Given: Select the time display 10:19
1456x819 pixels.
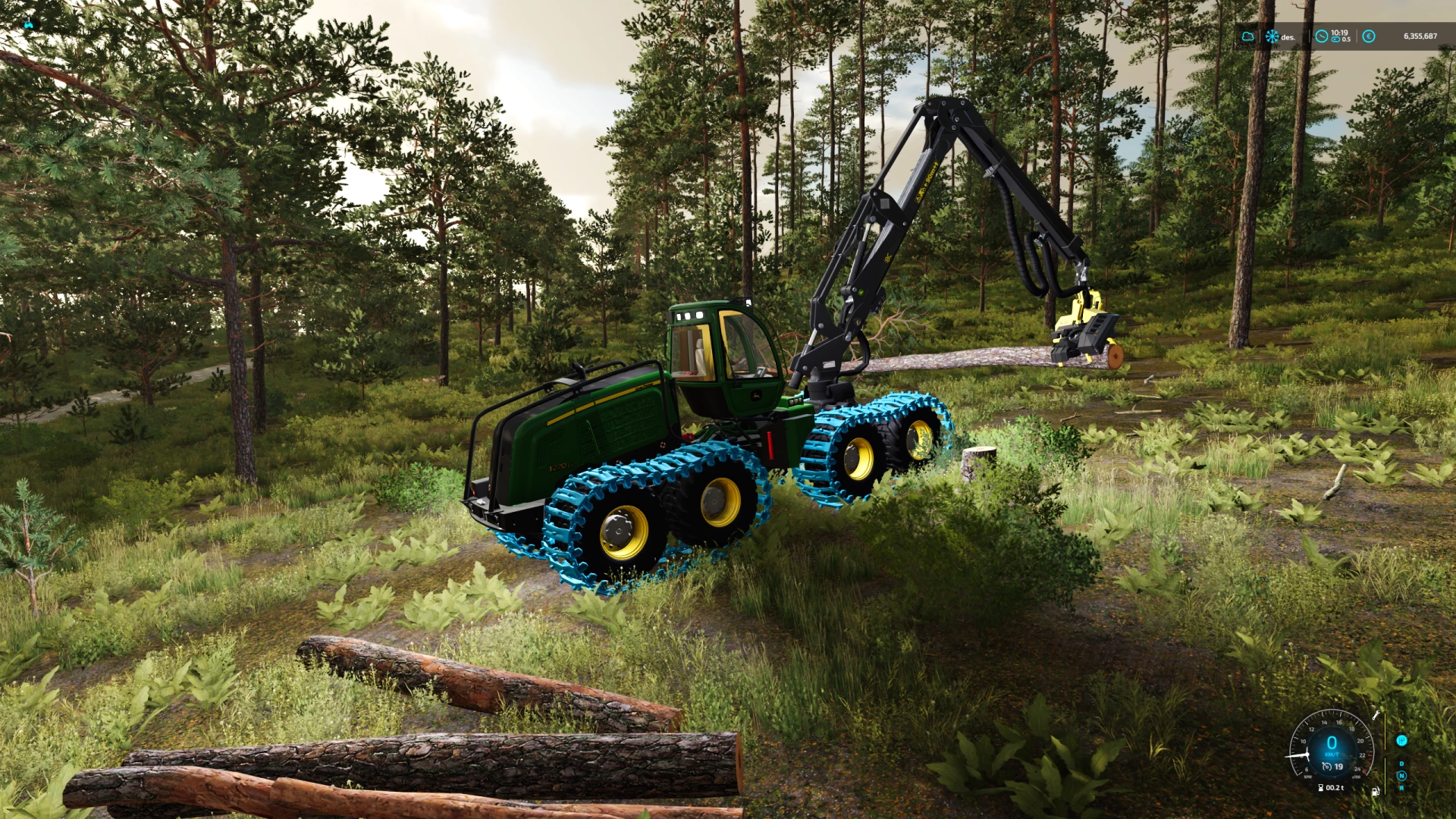Looking at the screenshot, I should tap(1339, 33).
